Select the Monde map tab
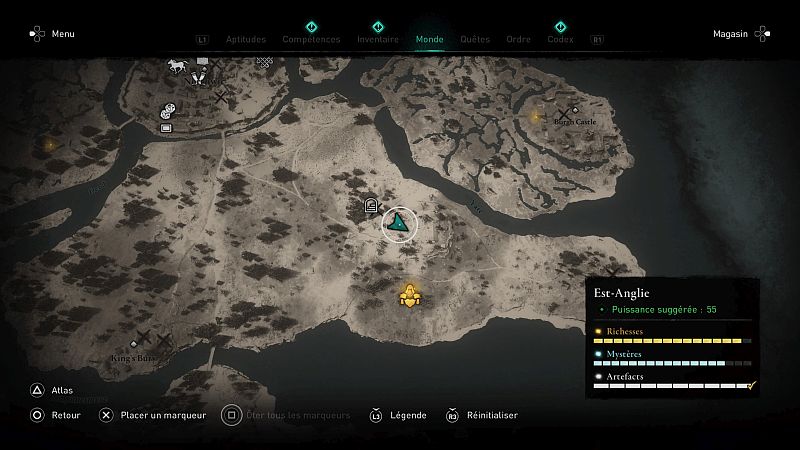 click(430, 40)
